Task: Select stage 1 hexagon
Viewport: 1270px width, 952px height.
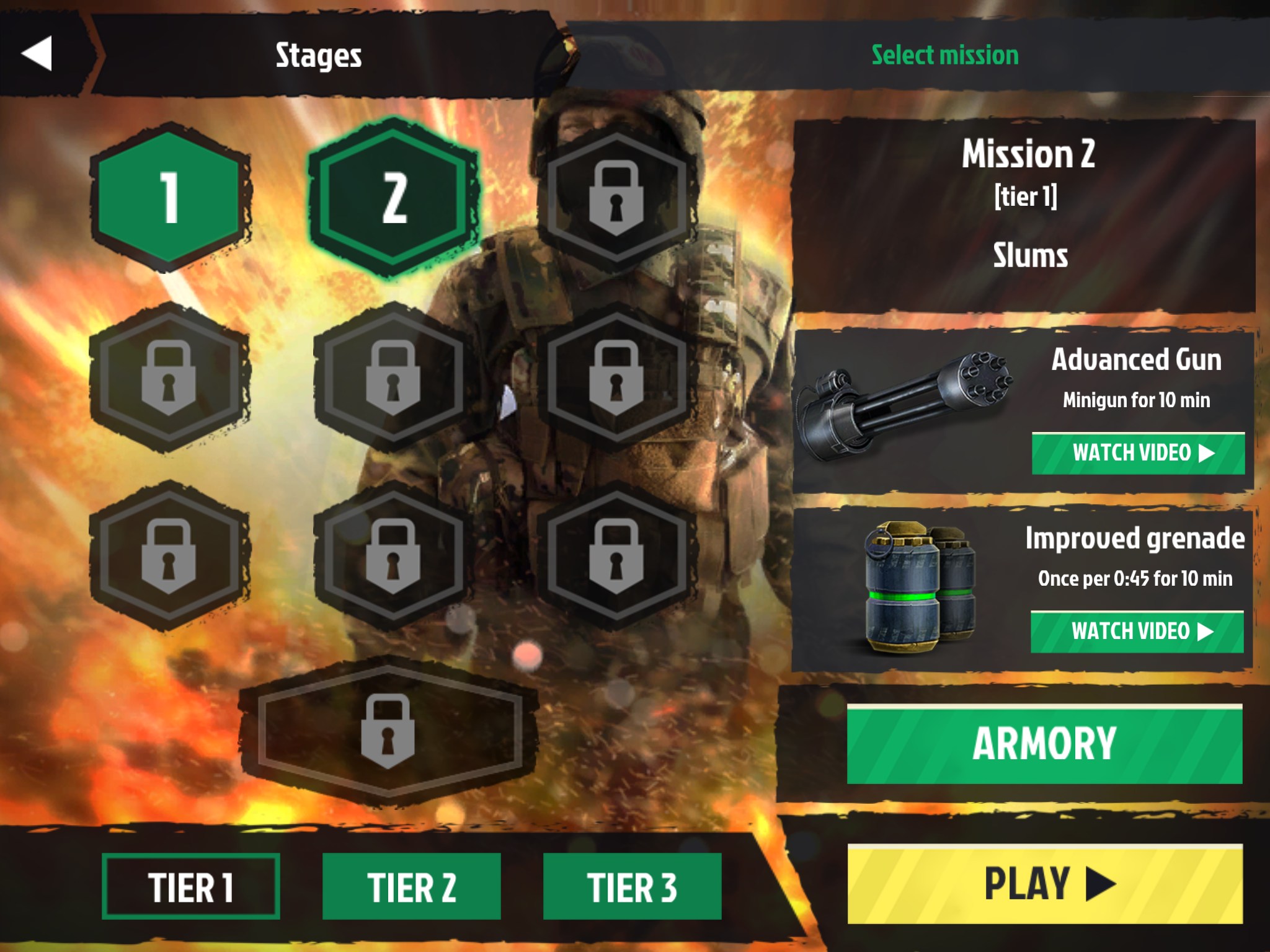Action: (169, 197)
